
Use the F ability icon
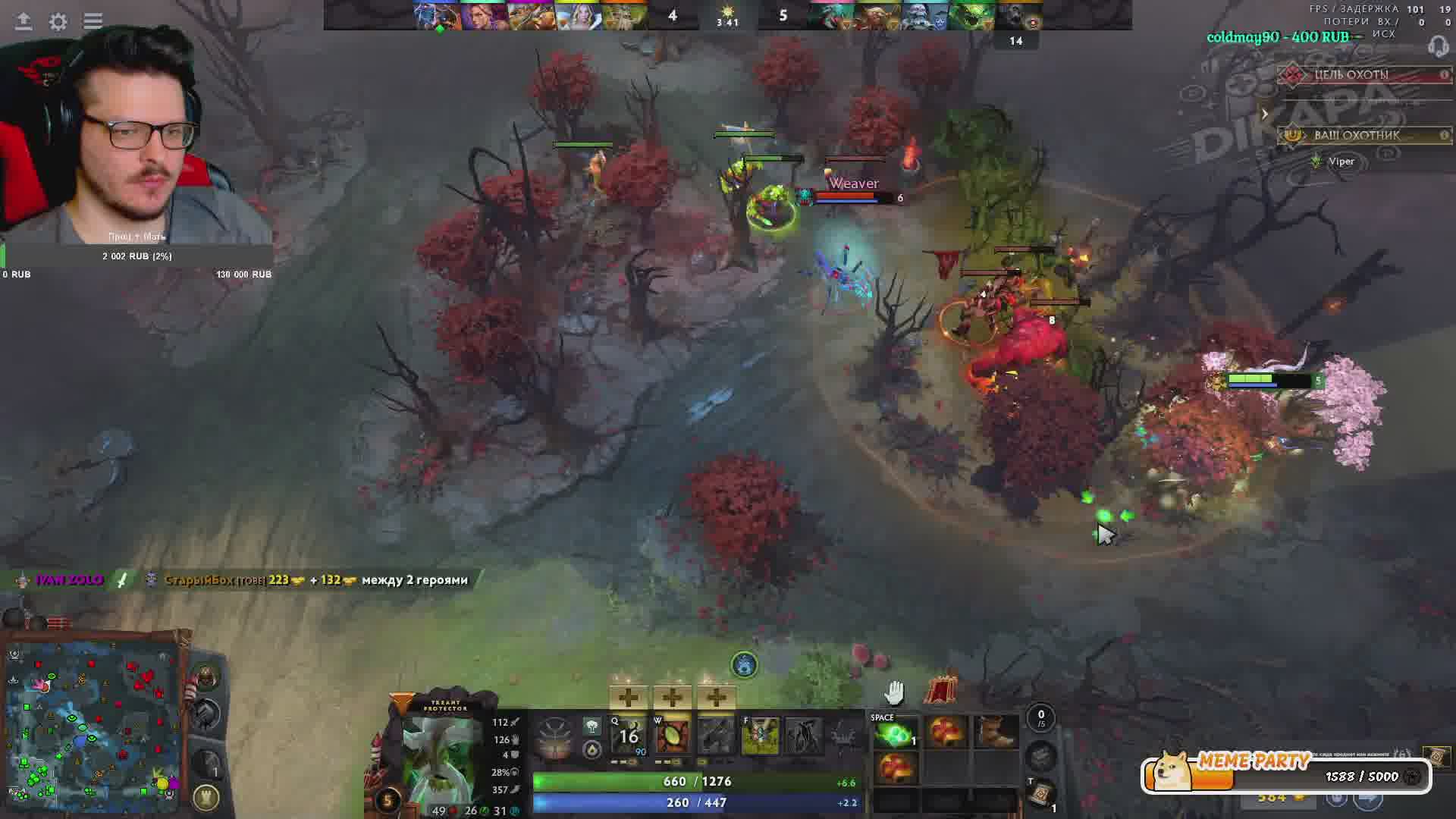click(760, 736)
